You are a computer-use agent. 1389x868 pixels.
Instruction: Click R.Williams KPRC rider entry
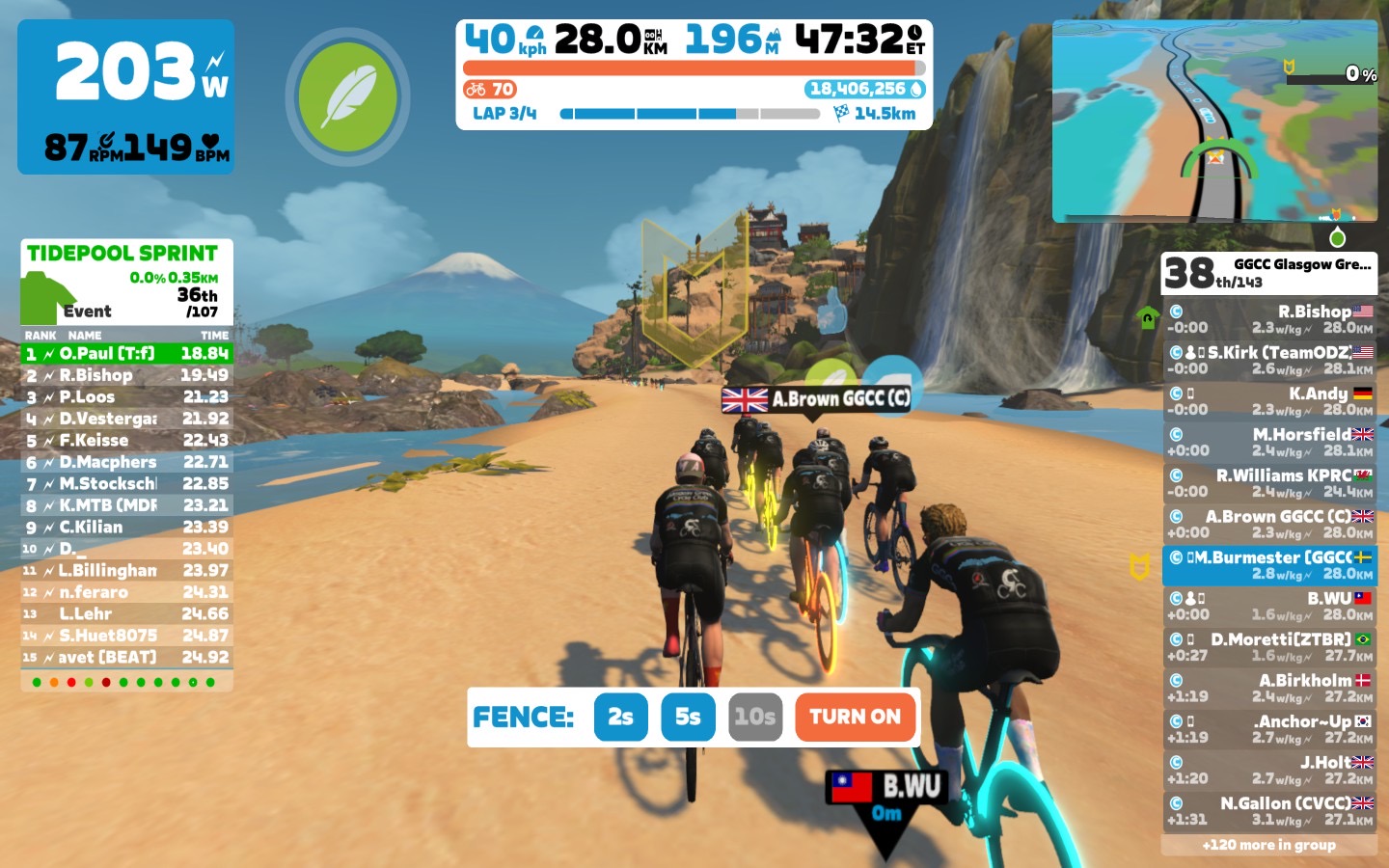click(1268, 483)
